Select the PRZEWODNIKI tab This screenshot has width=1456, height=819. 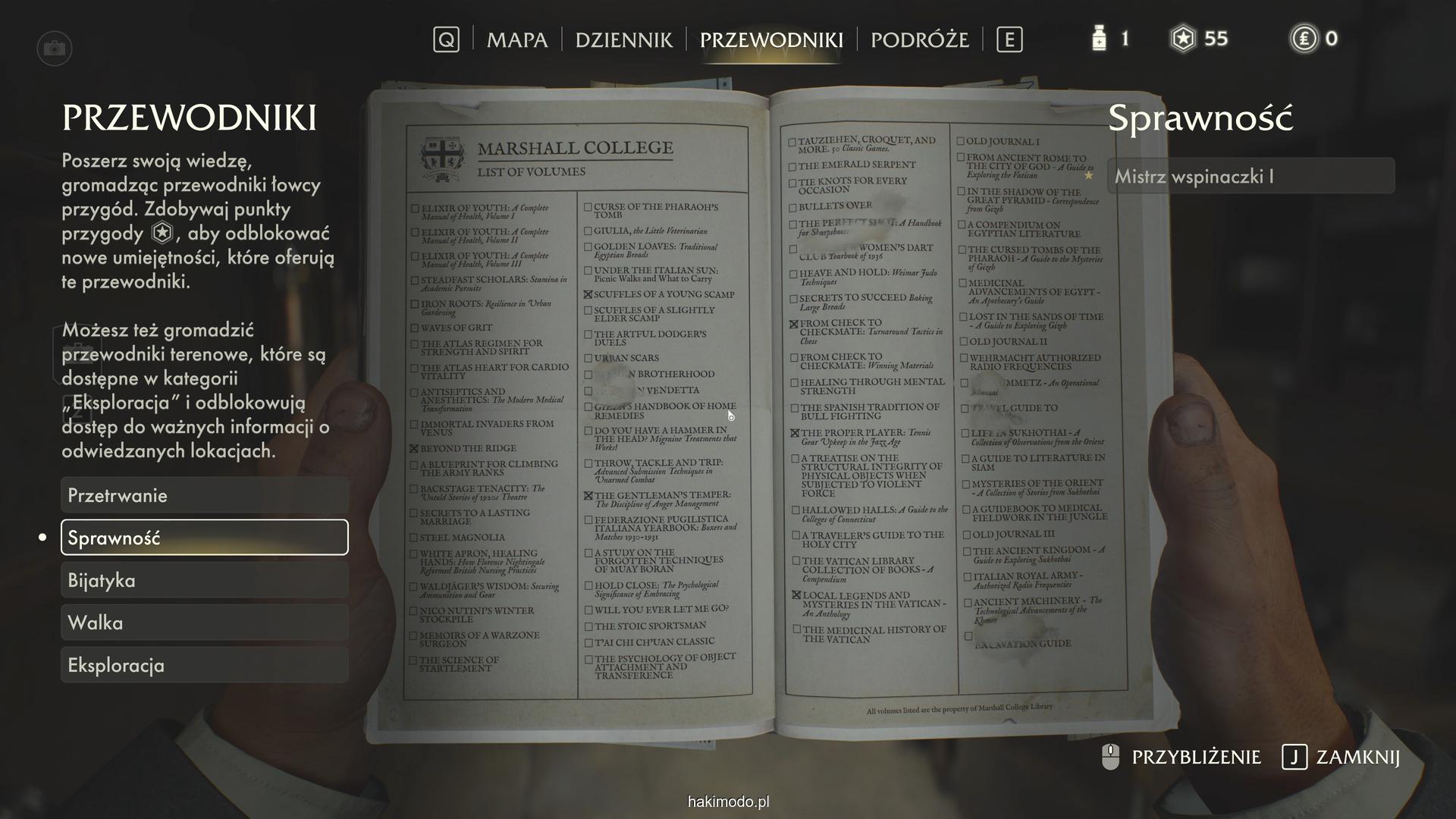pos(771,39)
